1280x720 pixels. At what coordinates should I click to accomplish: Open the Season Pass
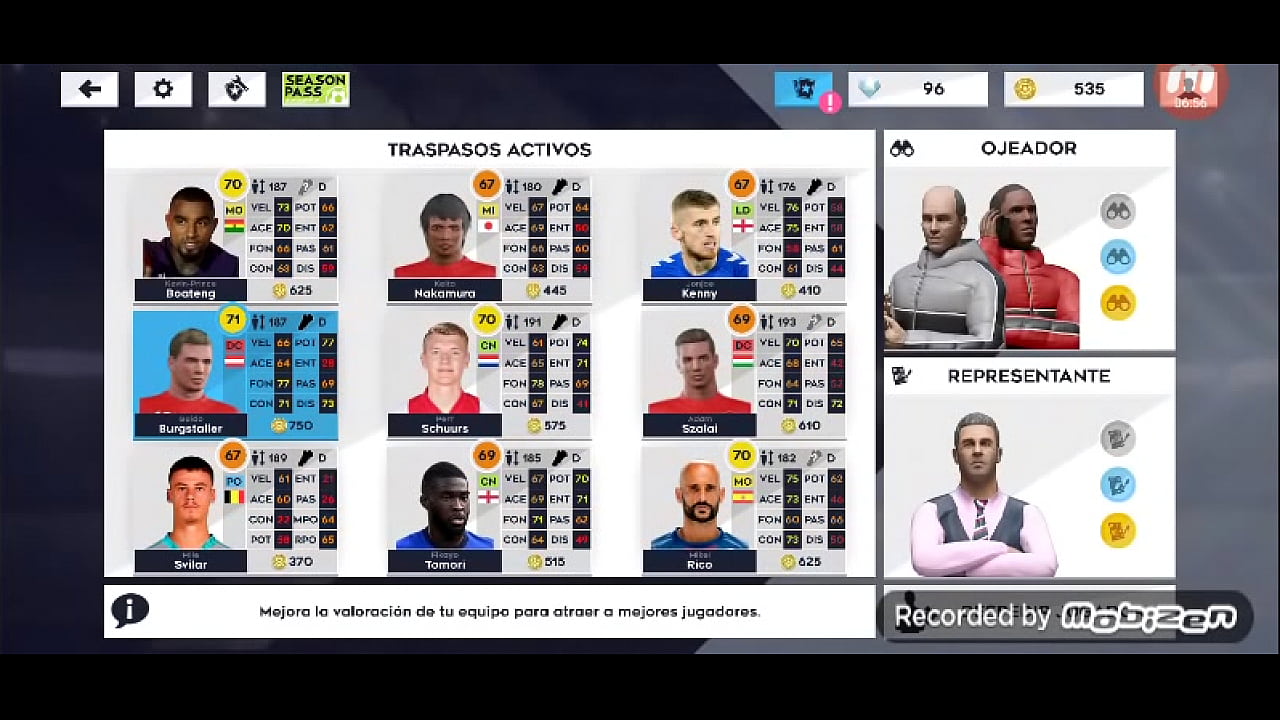coord(314,89)
